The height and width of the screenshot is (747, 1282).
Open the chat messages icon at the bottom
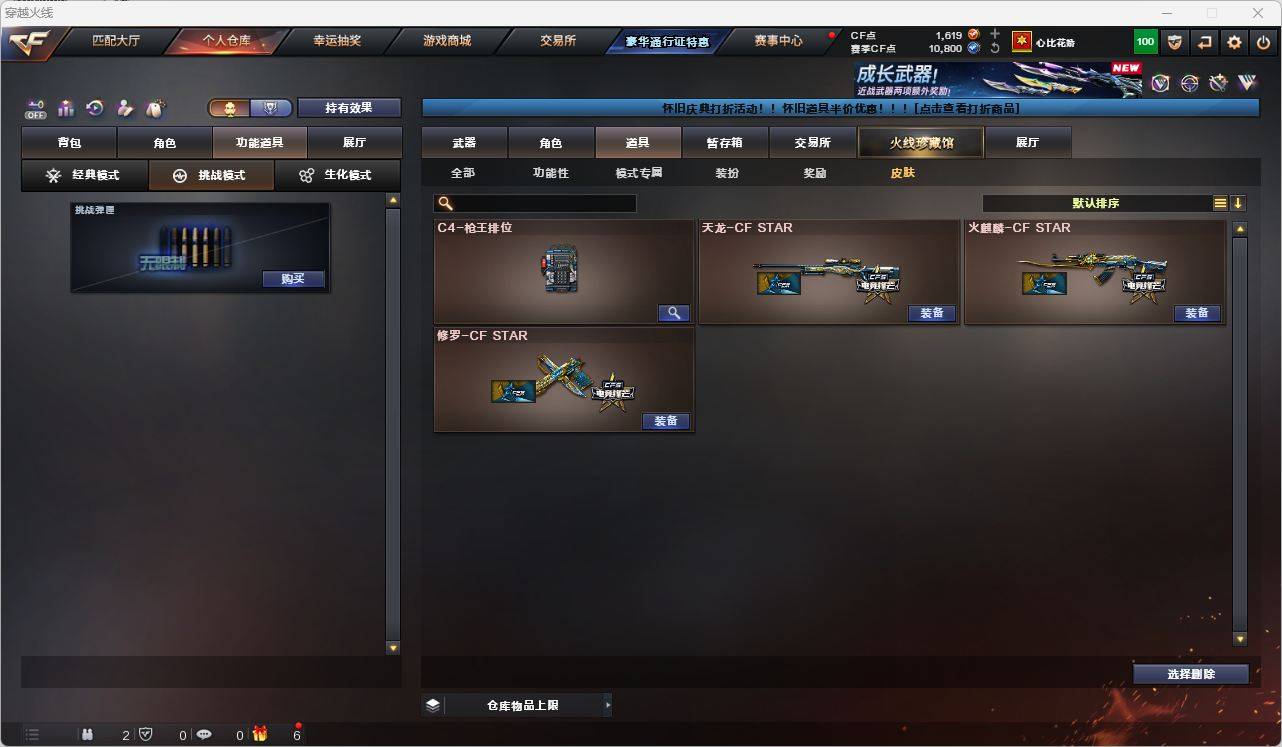(204, 733)
